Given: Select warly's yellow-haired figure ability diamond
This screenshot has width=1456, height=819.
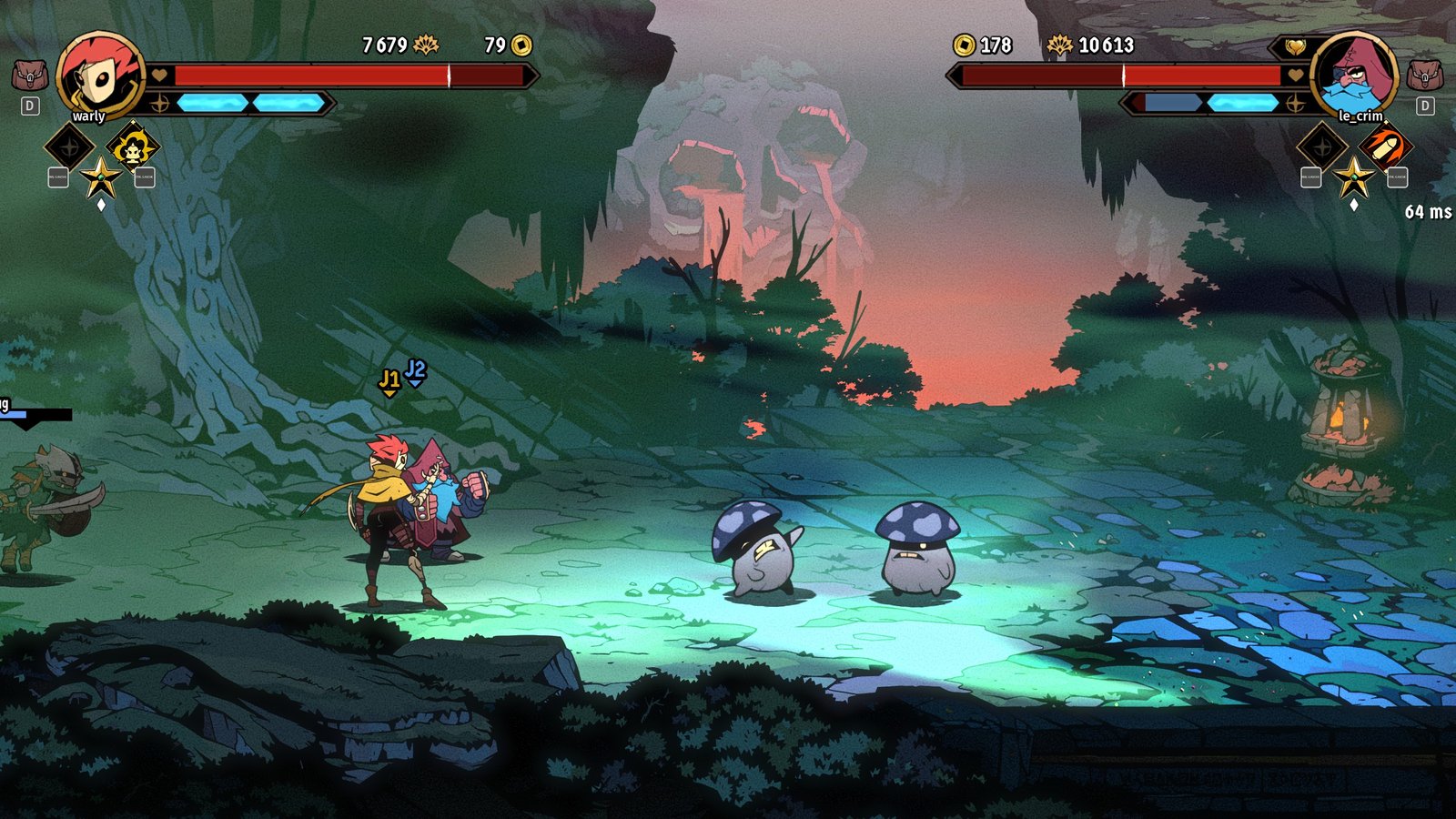Looking at the screenshot, I should (x=133, y=147).
